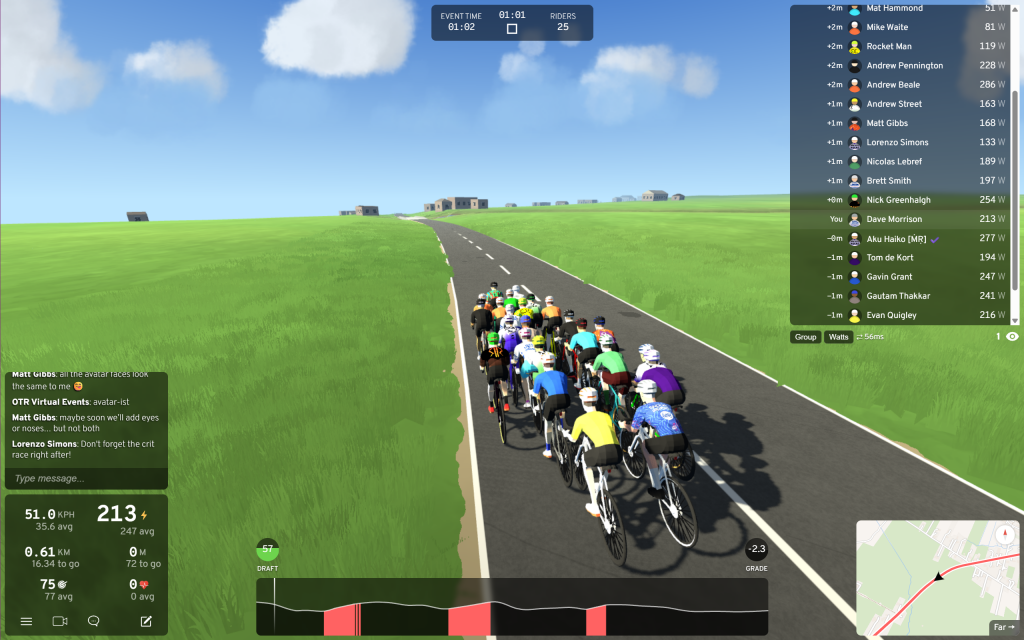Toggle the Watts display button
The width and height of the screenshot is (1024, 640).
coord(838,337)
